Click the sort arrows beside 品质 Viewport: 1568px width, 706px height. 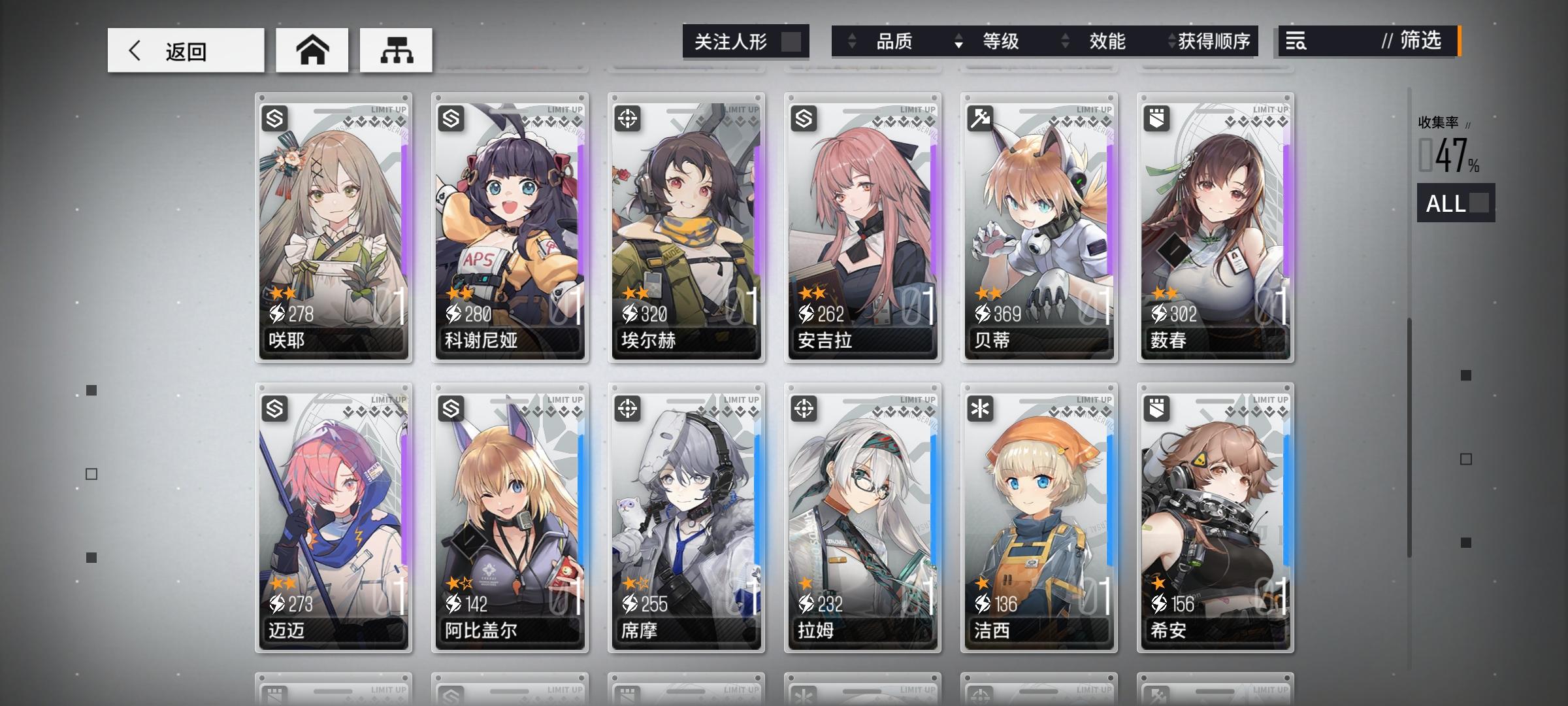[851, 41]
